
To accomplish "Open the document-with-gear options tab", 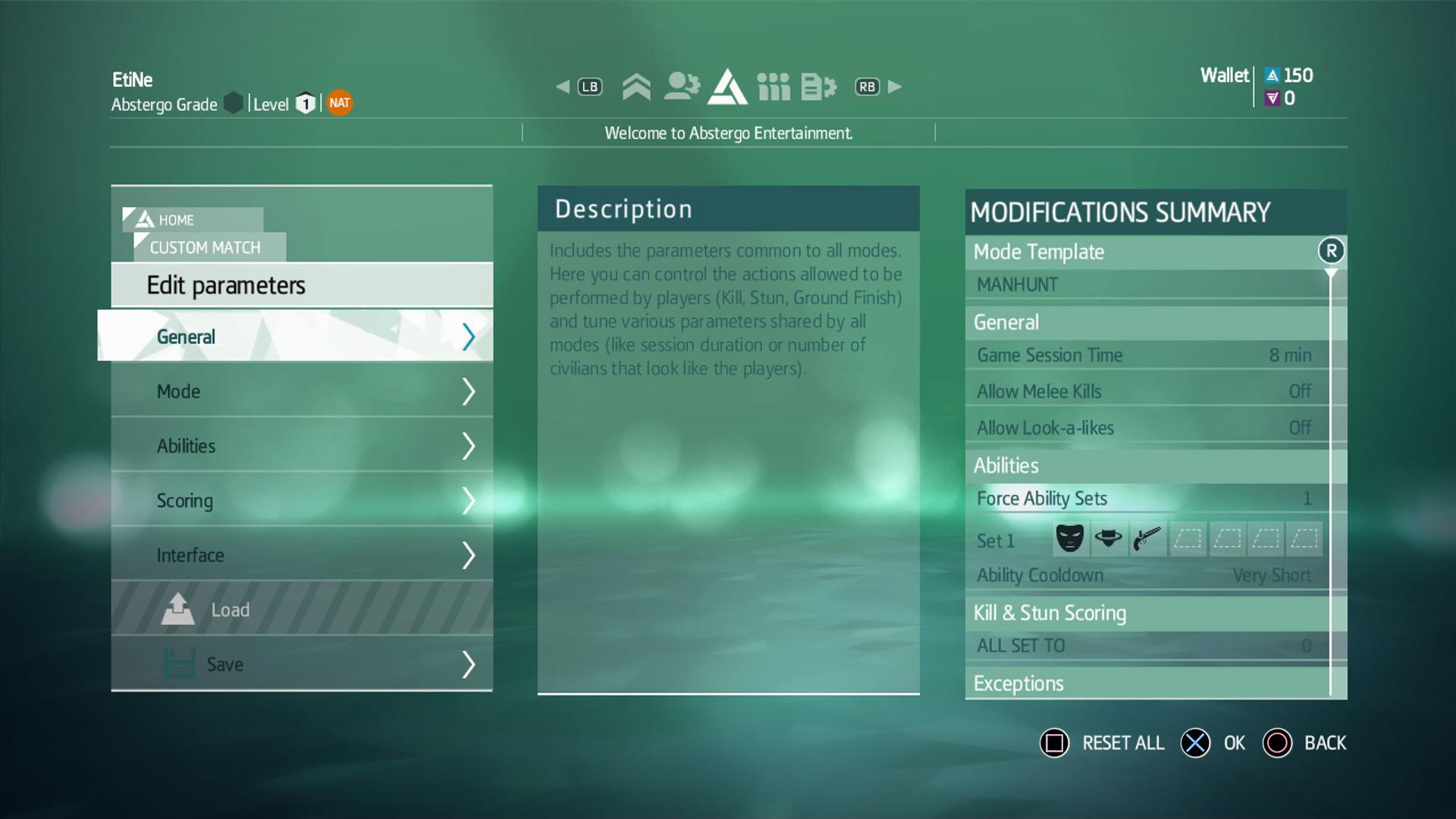I will coord(818,86).
